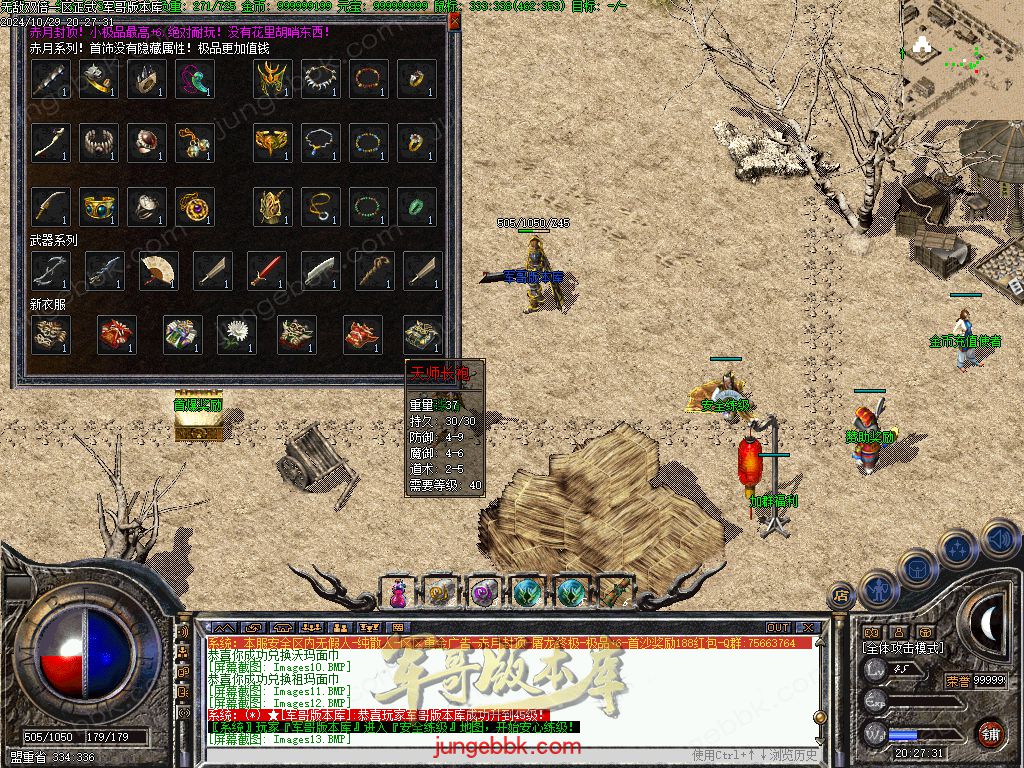The height and width of the screenshot is (768, 1024).
Task: Switch the attack mode label 全体攻击模式
Action: click(x=903, y=648)
